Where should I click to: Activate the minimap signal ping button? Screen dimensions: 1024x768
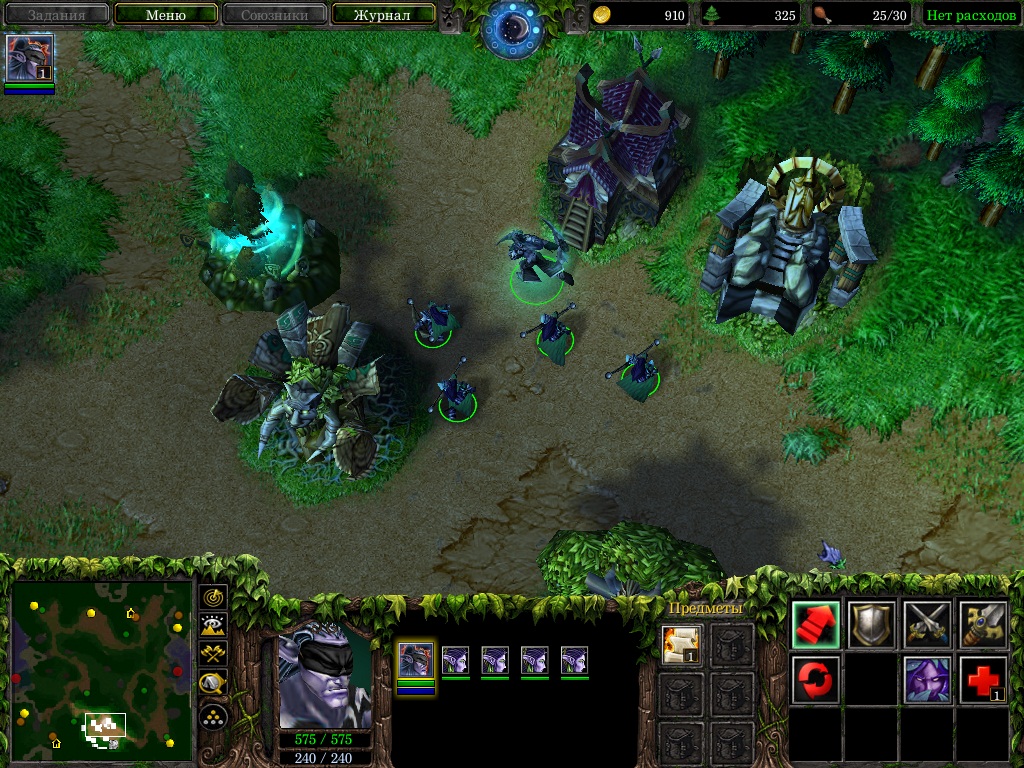(x=214, y=597)
